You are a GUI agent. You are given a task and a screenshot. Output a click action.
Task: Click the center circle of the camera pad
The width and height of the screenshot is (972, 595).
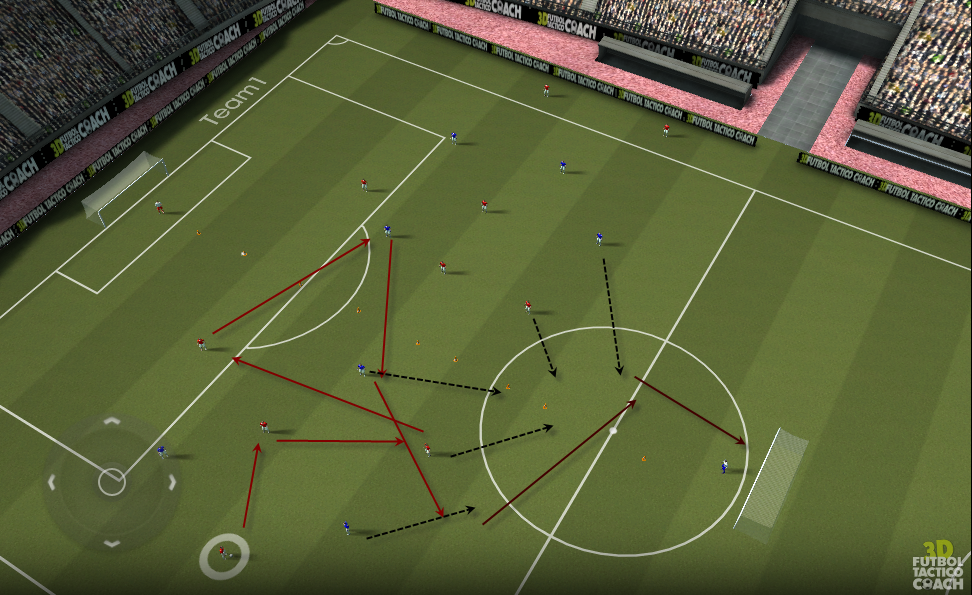pos(112,483)
